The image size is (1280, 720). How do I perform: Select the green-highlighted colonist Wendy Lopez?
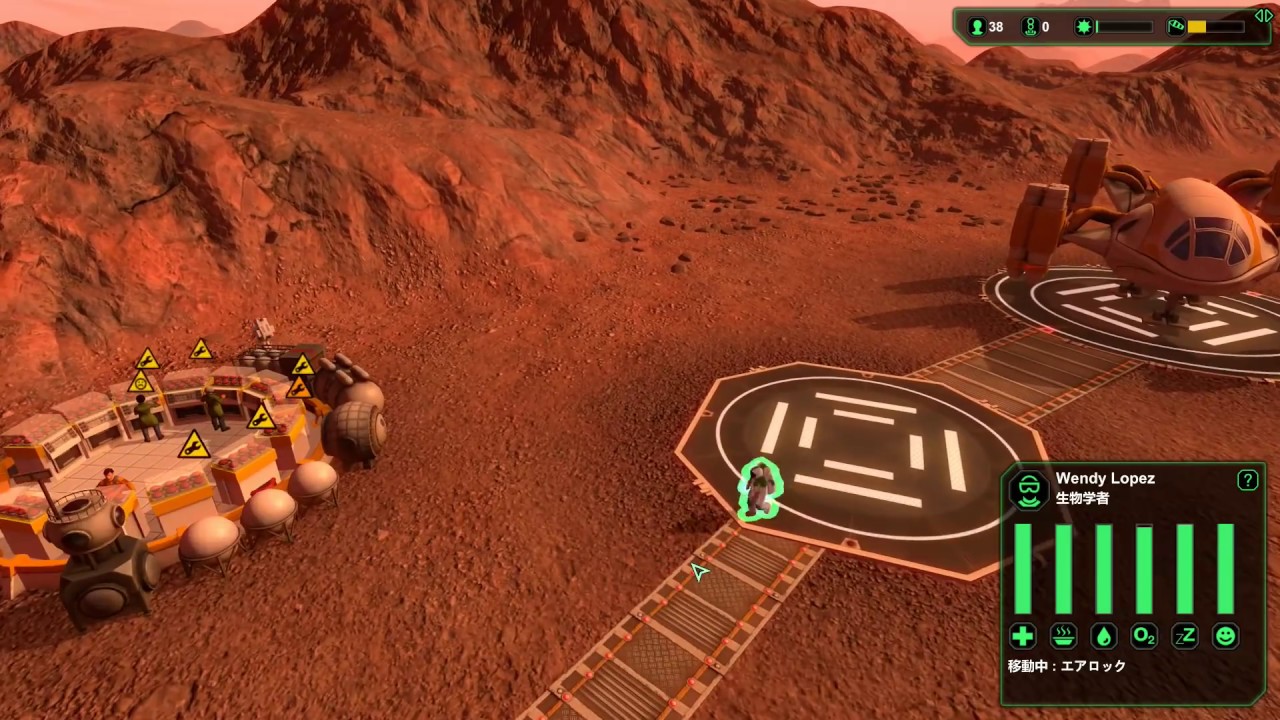pos(760,490)
